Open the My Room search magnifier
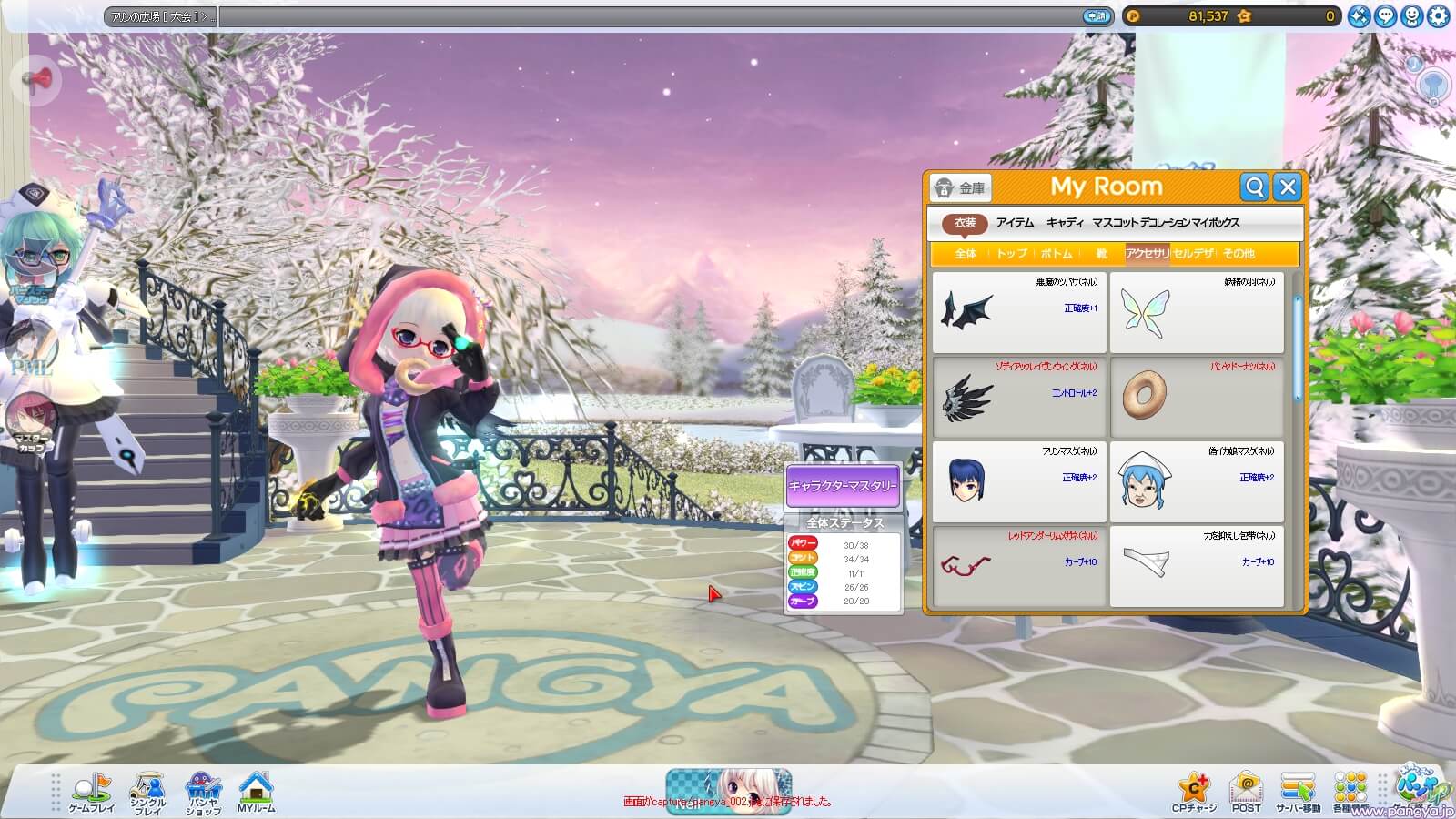 (x=1255, y=187)
